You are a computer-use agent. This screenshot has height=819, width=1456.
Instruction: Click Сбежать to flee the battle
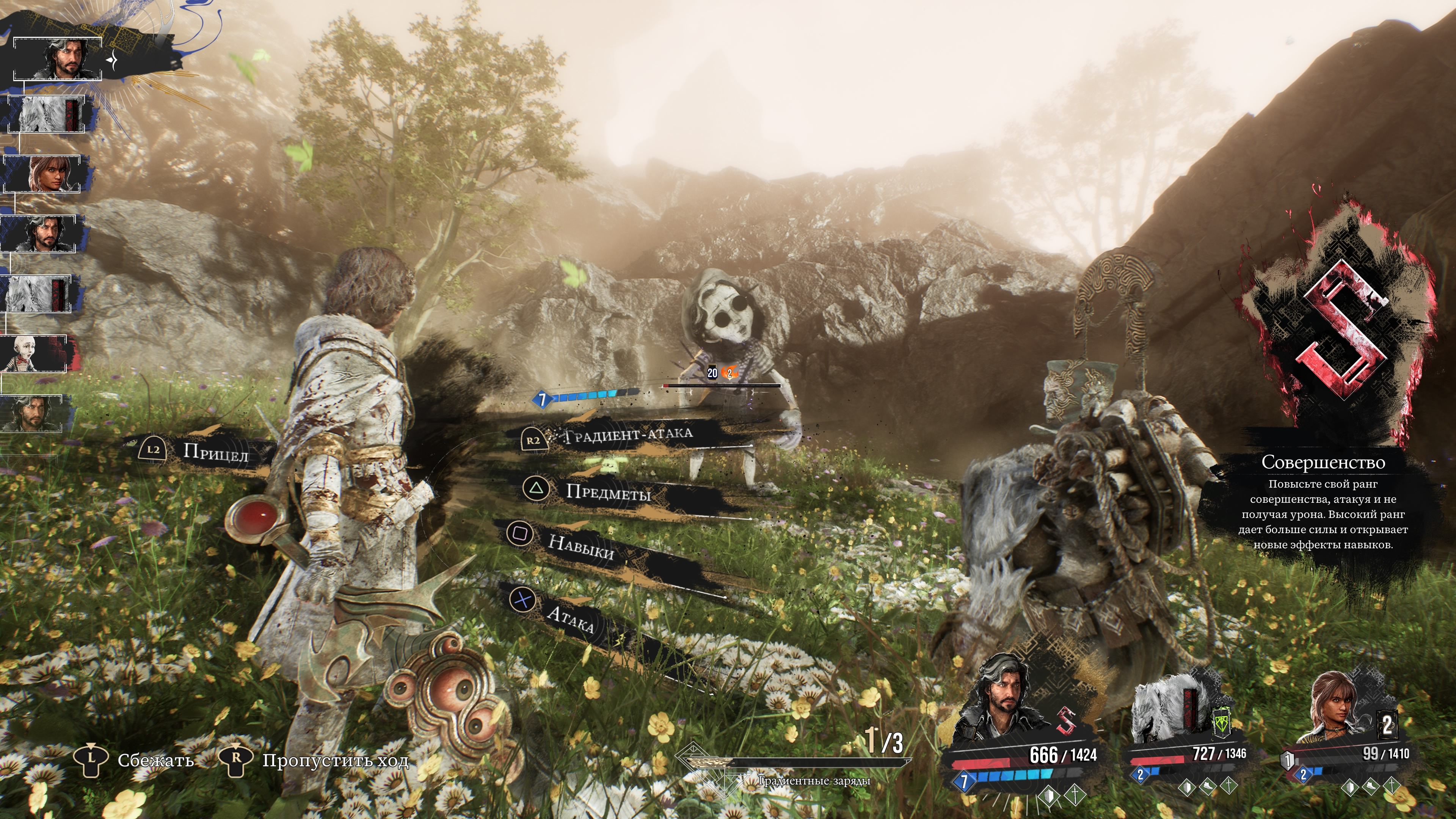(x=155, y=760)
